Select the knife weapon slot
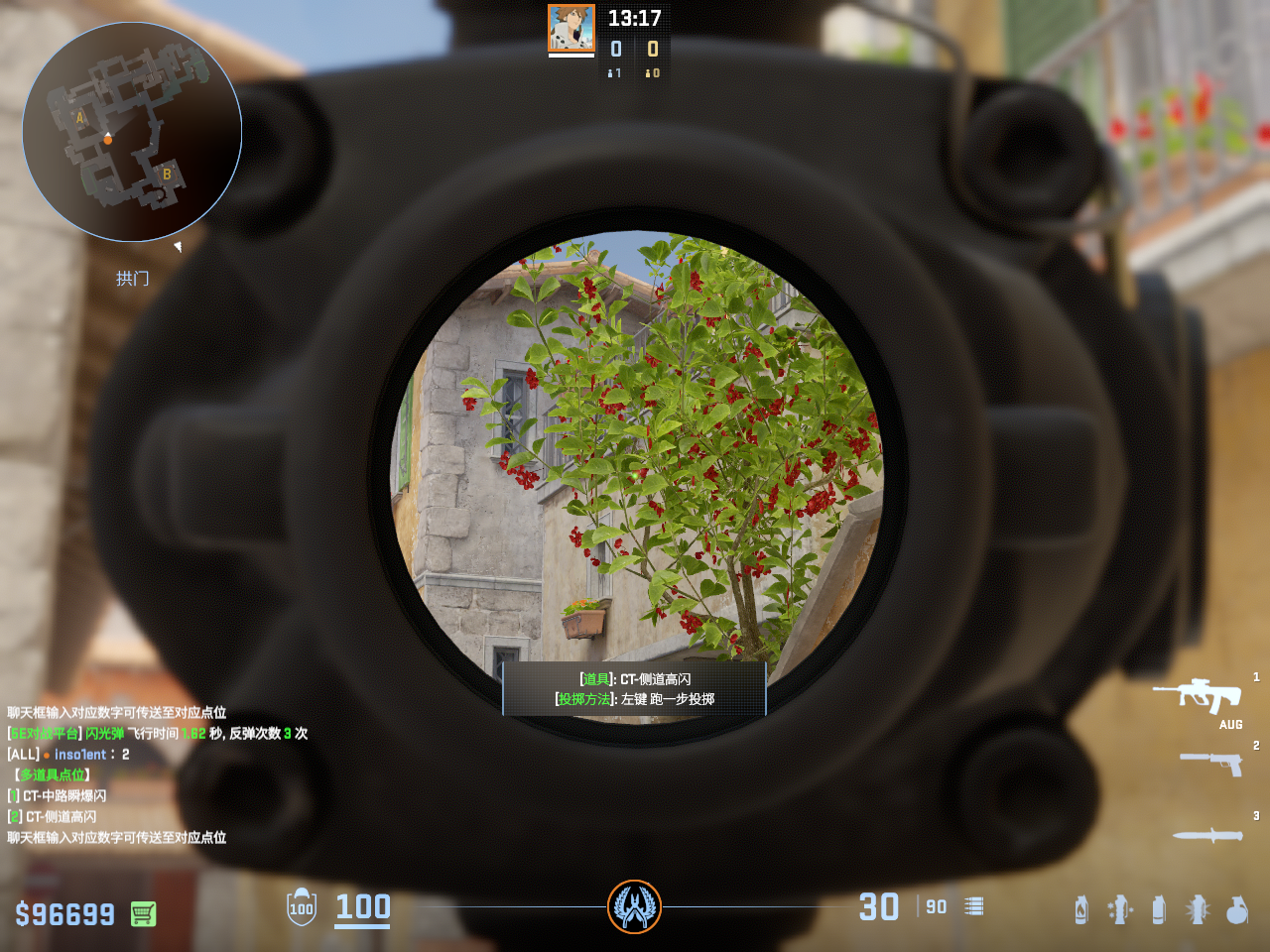The image size is (1270, 952). [x=1207, y=835]
